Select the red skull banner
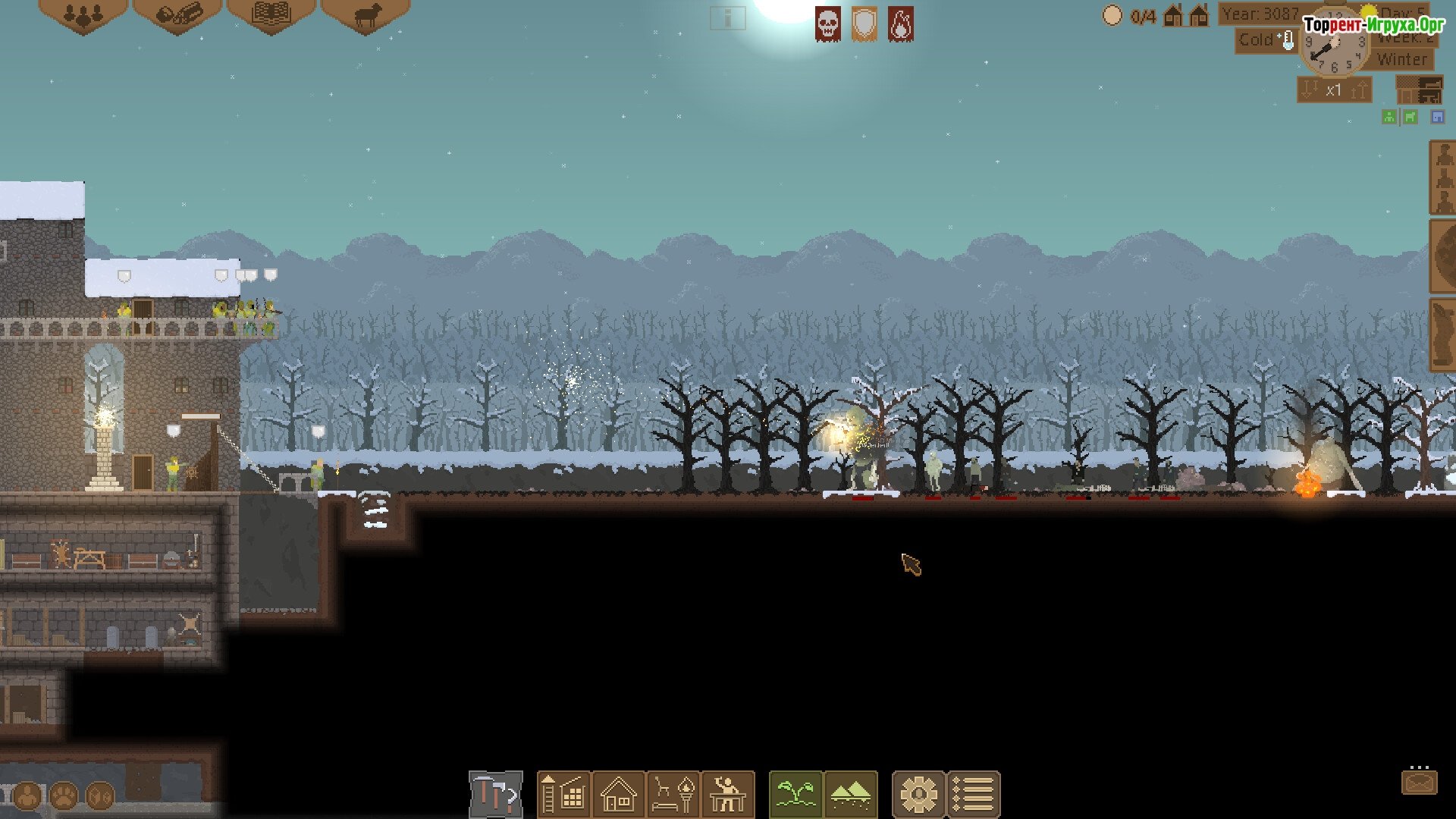The height and width of the screenshot is (819, 1456). pos(828,24)
